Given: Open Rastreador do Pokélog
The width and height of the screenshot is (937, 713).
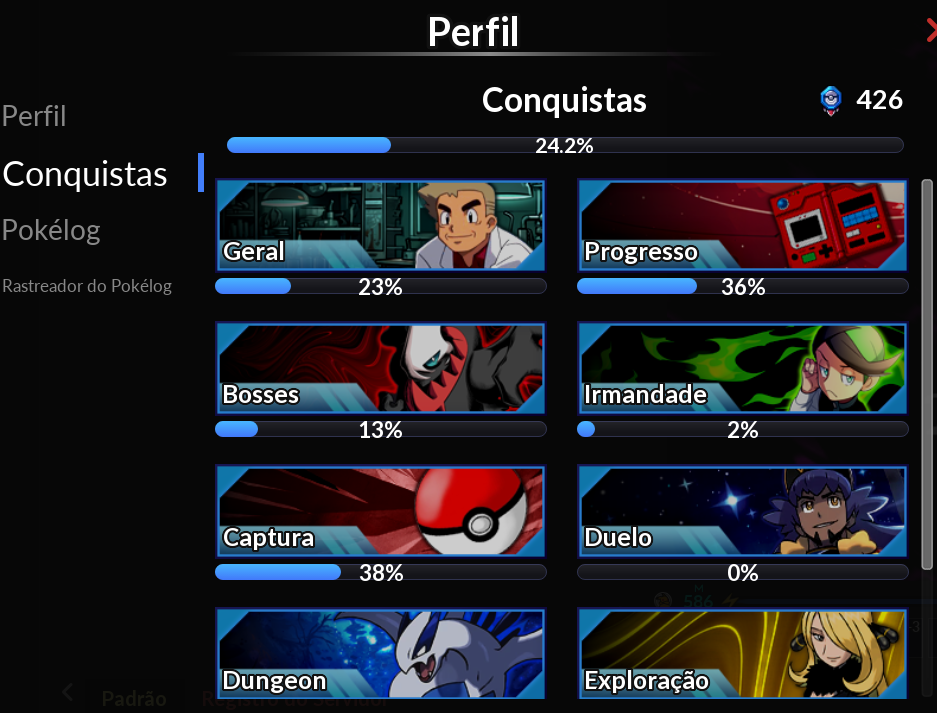Looking at the screenshot, I should pyautogui.click(x=87, y=286).
